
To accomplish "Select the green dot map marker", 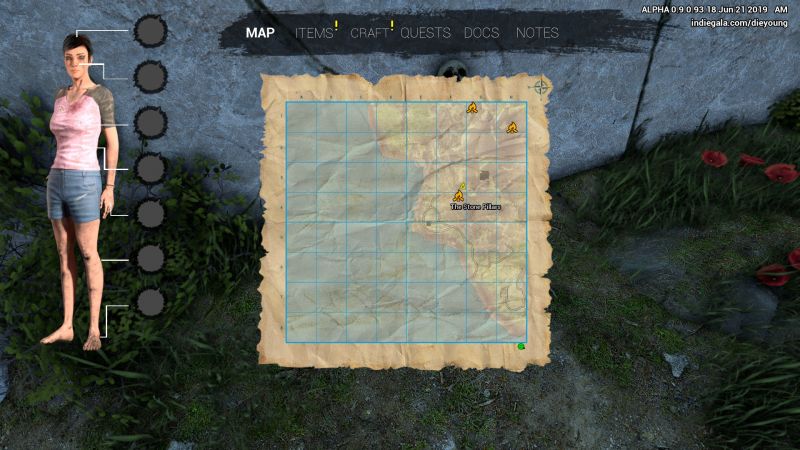I will 521,346.
